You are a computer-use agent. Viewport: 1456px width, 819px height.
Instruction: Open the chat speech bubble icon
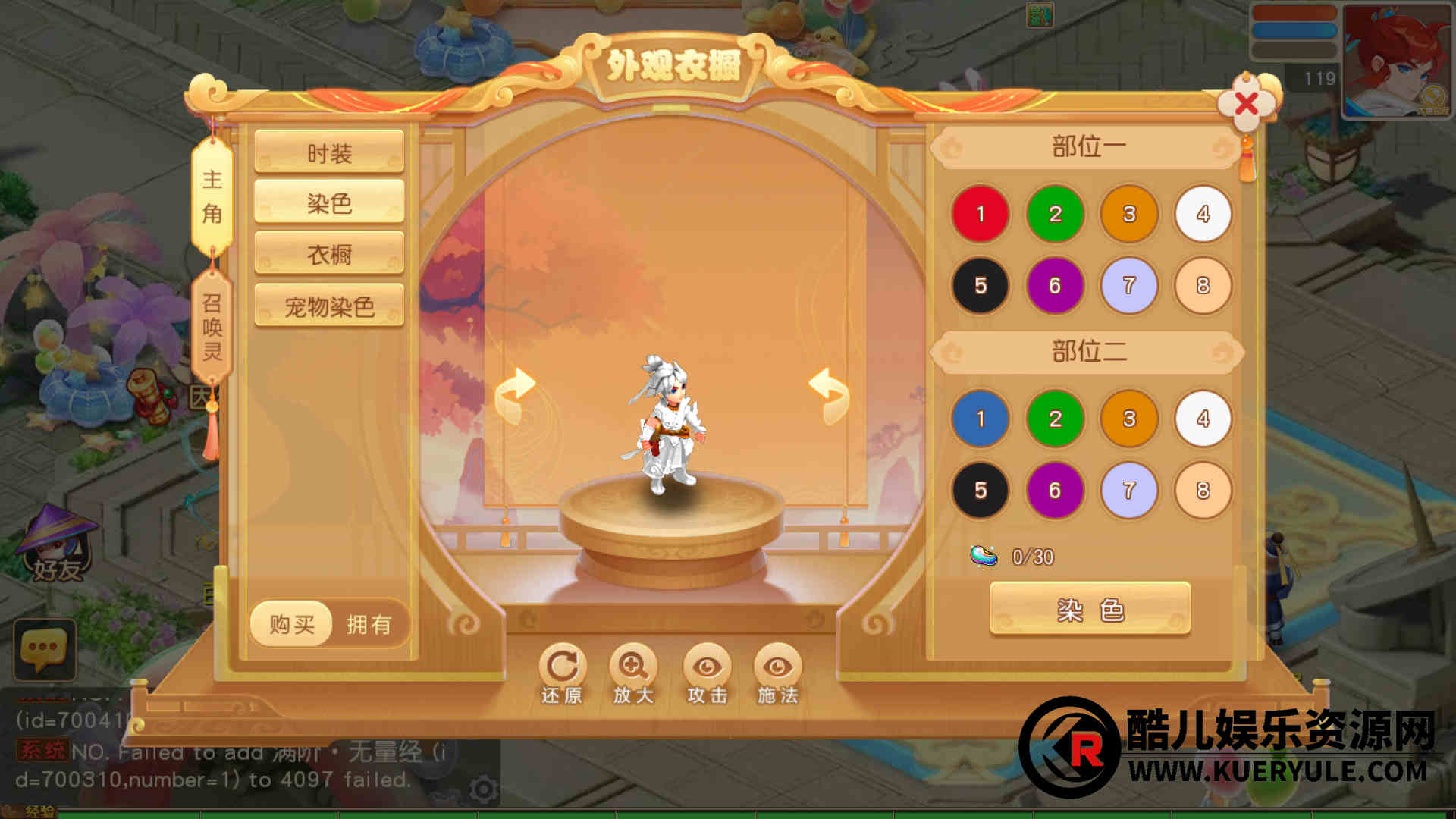44,649
